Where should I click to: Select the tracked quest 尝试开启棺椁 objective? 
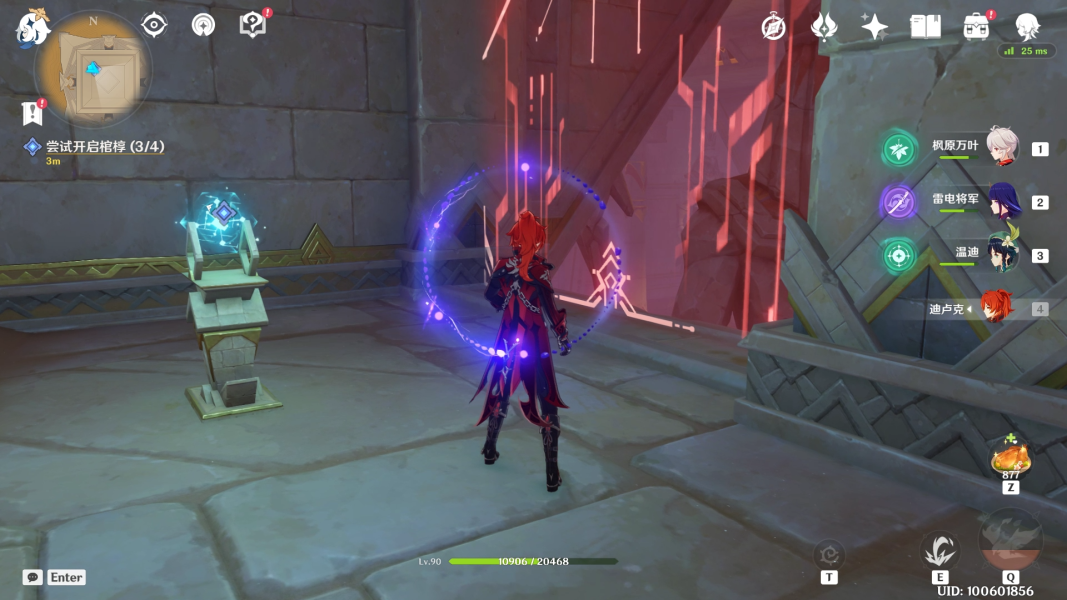(104, 147)
